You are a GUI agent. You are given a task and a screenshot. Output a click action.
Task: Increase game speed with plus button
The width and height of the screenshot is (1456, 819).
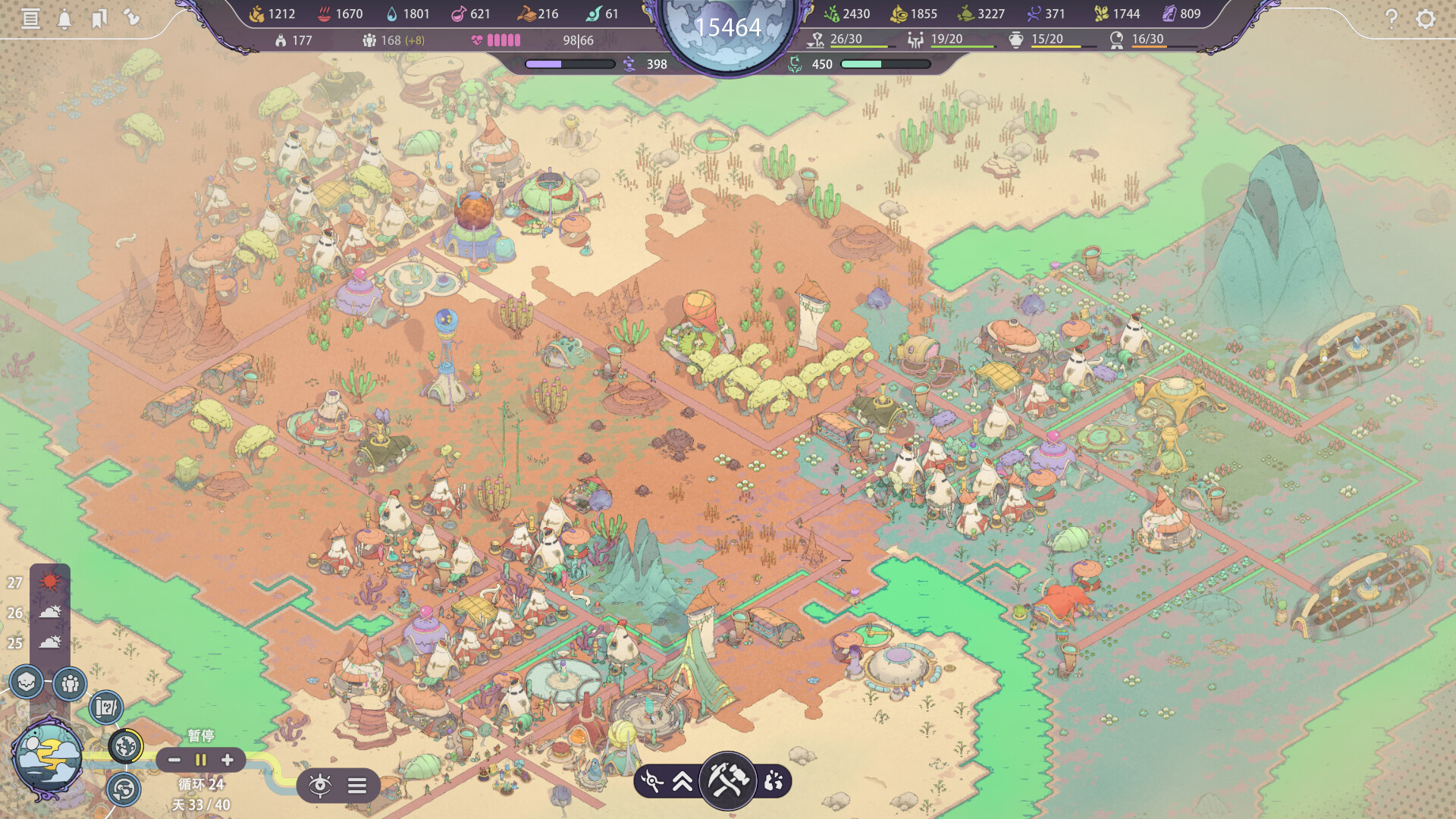pos(227,760)
